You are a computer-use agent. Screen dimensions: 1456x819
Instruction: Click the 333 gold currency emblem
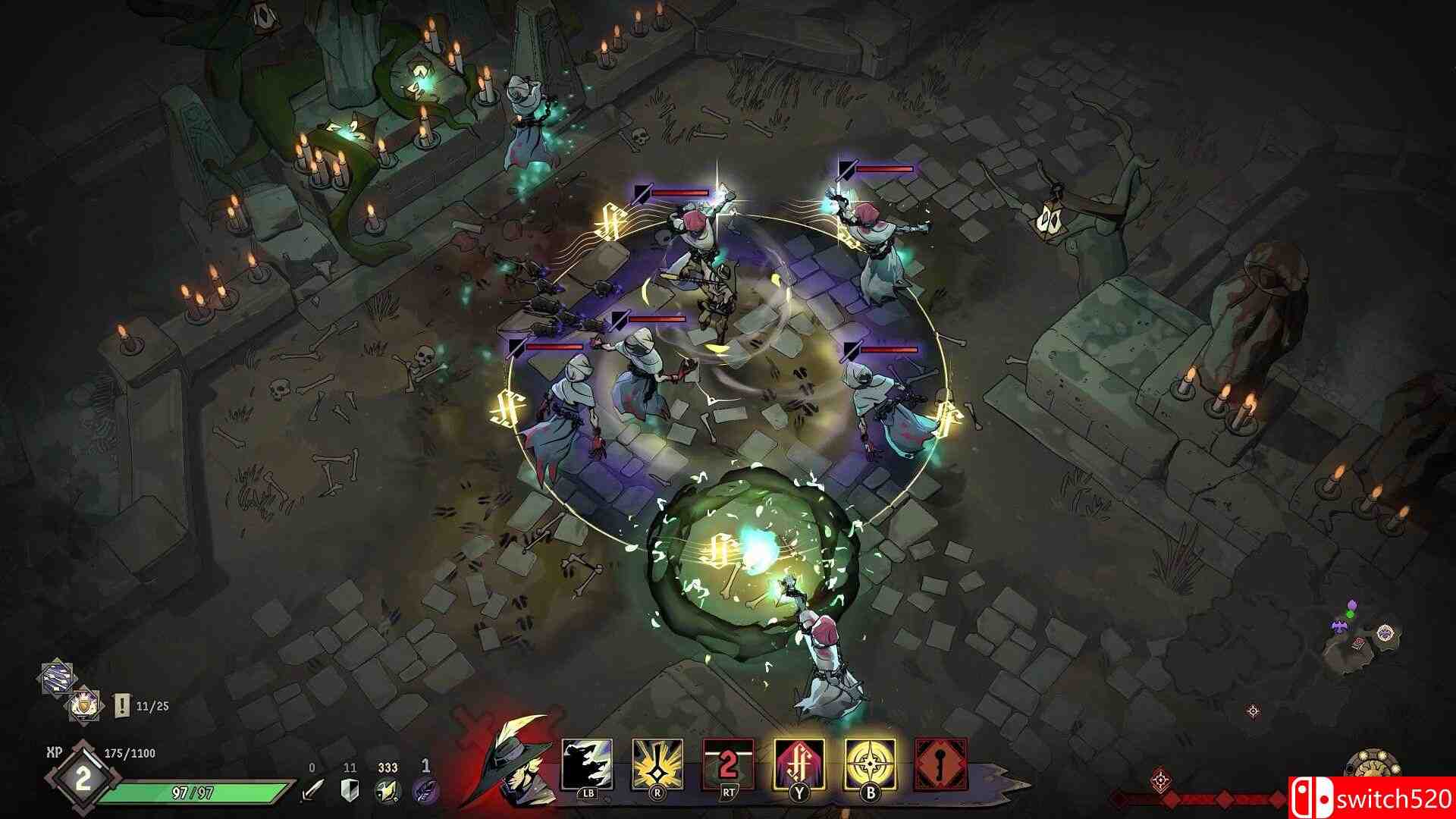(x=387, y=789)
